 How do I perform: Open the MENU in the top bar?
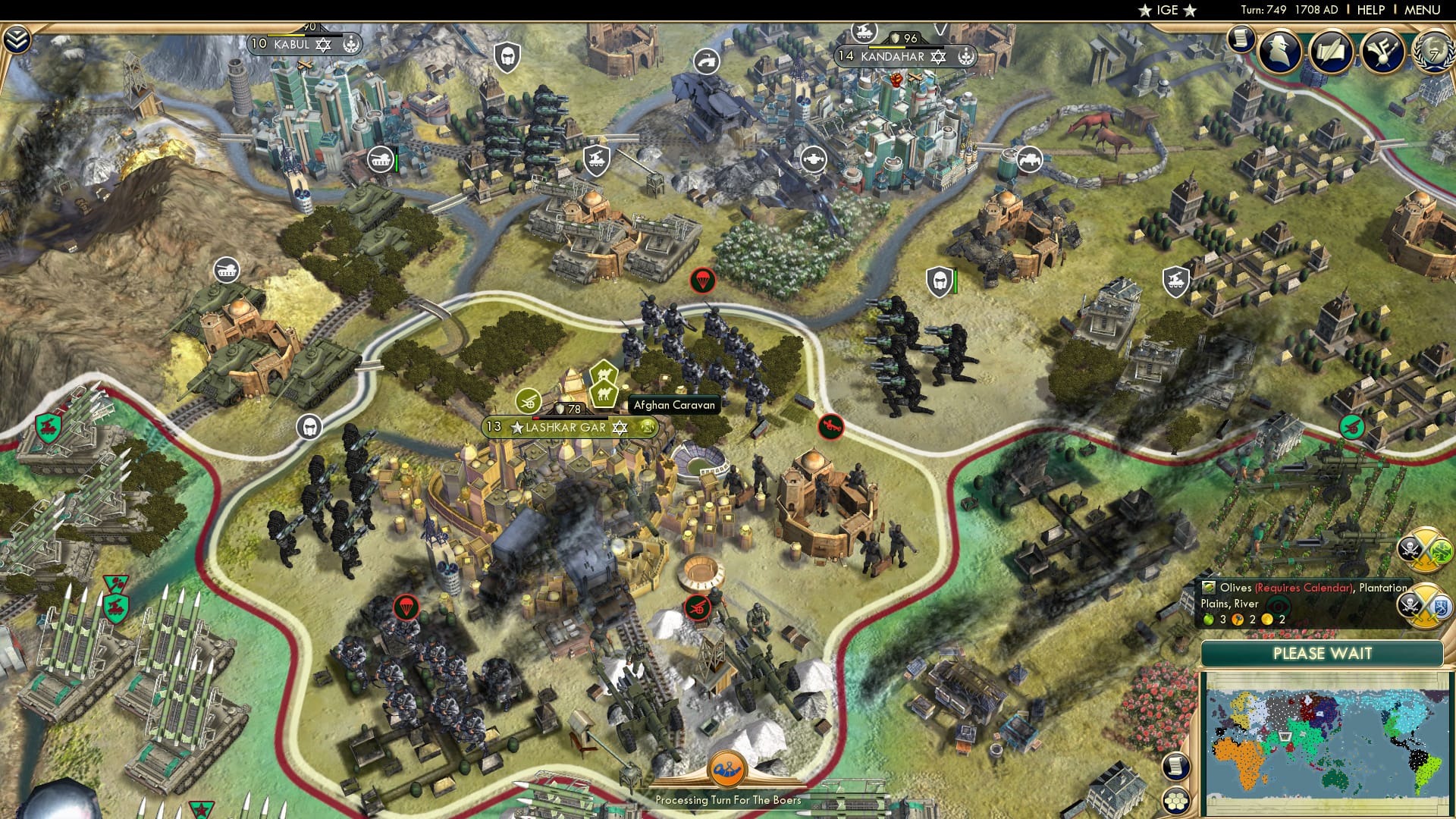1422,10
